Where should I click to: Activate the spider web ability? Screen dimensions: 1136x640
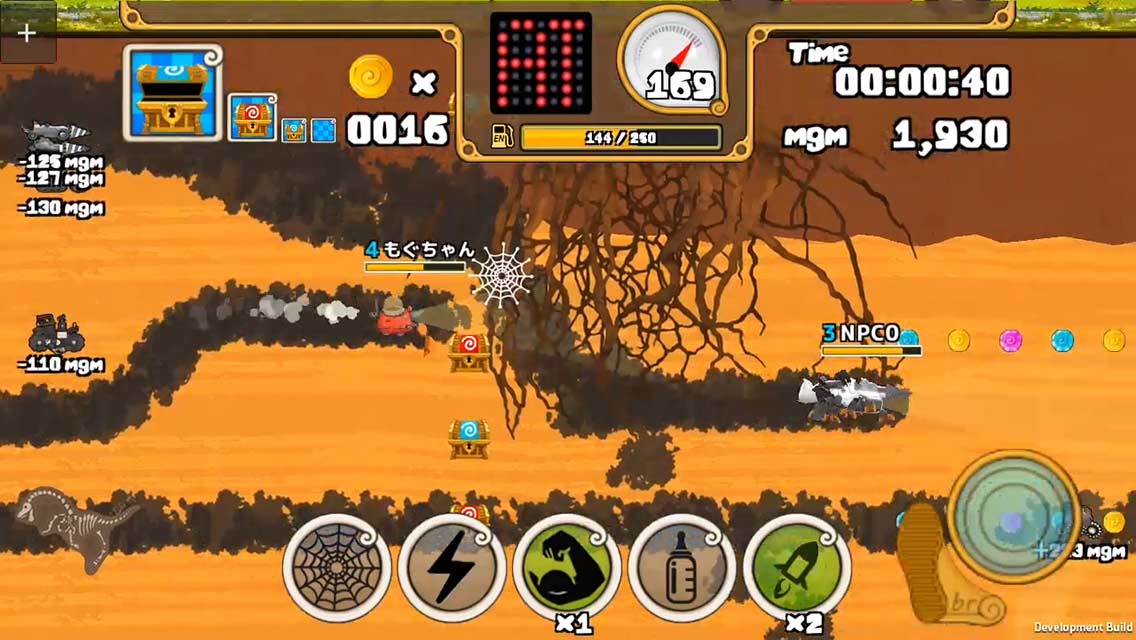[x=337, y=568]
